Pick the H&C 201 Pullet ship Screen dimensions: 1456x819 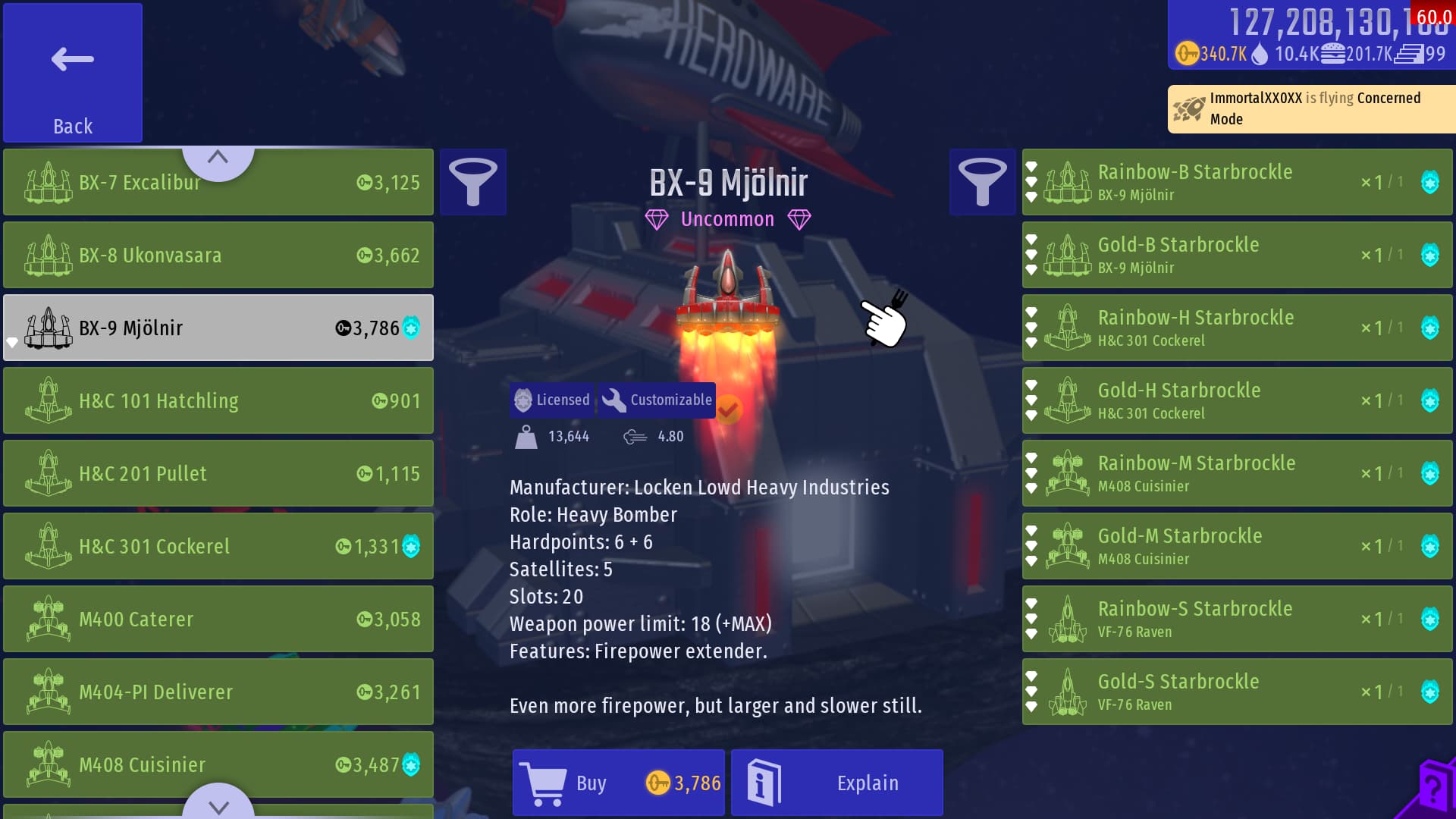click(218, 474)
